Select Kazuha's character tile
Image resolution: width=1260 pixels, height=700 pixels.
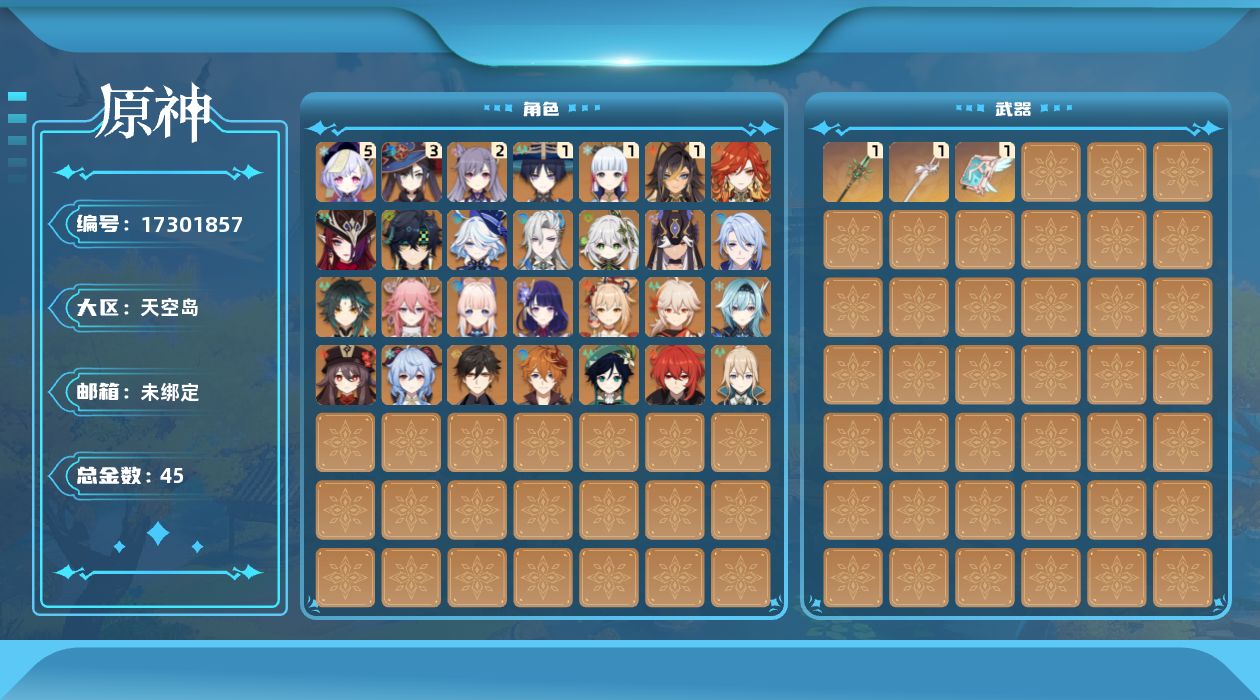[x=675, y=307]
